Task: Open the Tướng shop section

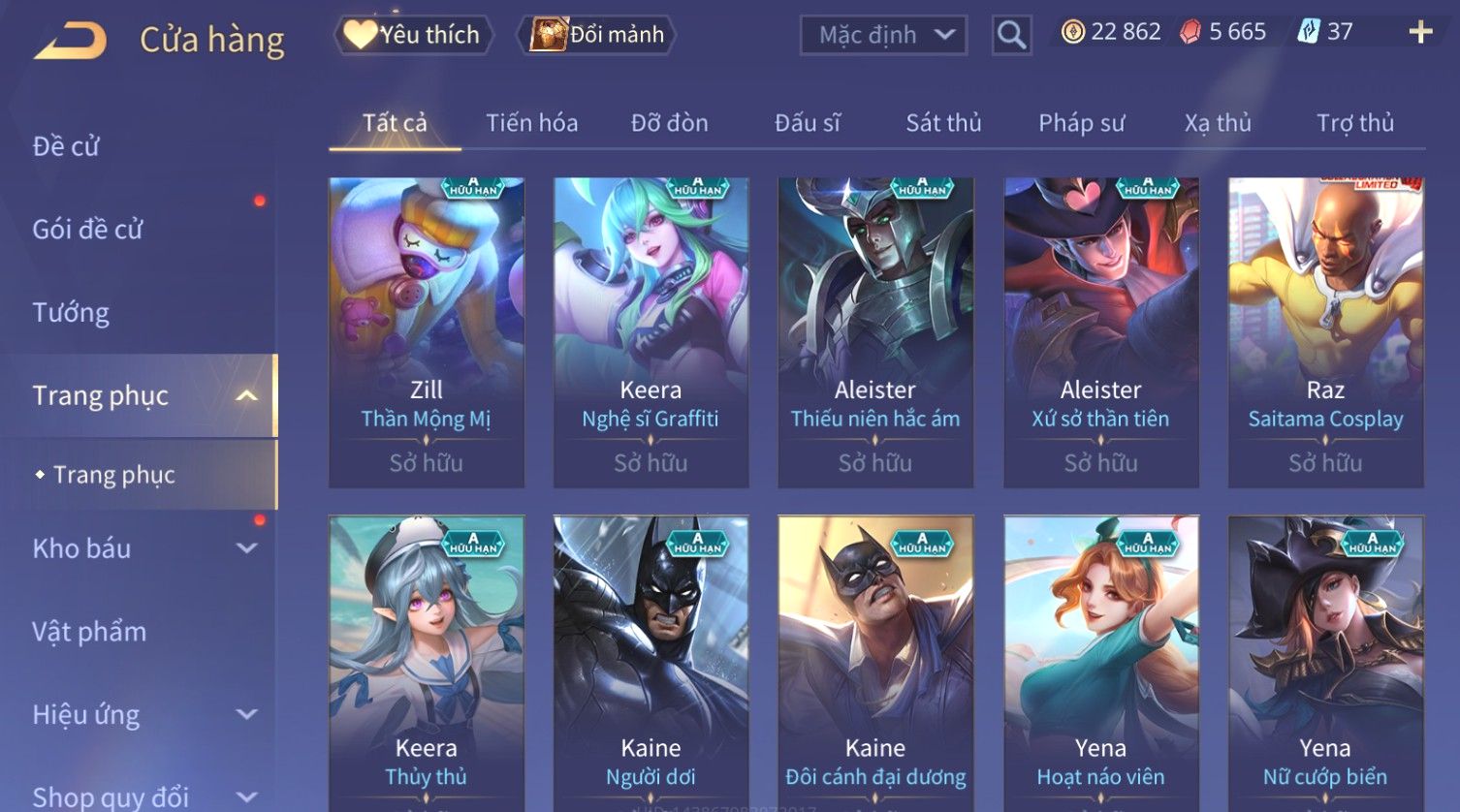Action: (71, 312)
